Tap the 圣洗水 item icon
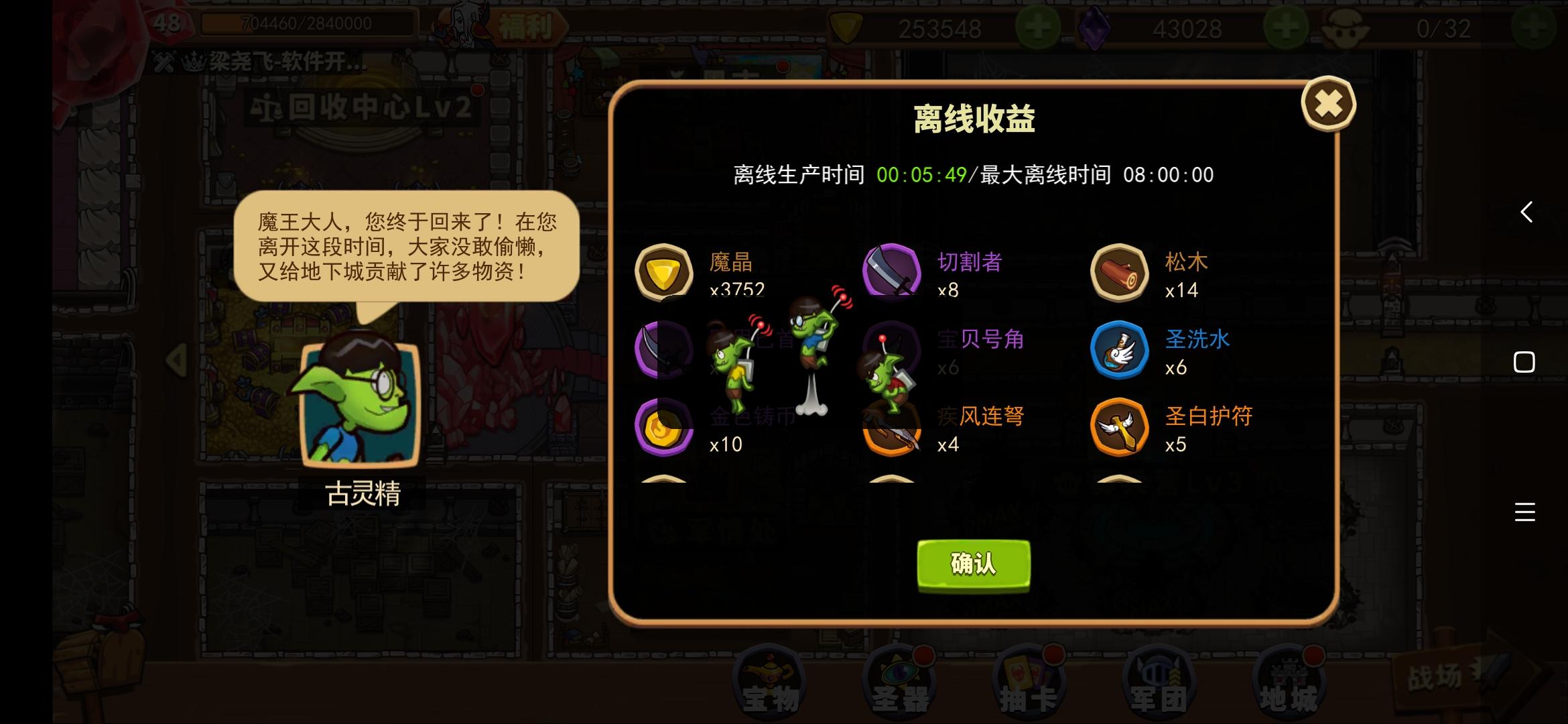The width and height of the screenshot is (1568, 724). pyautogui.click(x=1119, y=351)
